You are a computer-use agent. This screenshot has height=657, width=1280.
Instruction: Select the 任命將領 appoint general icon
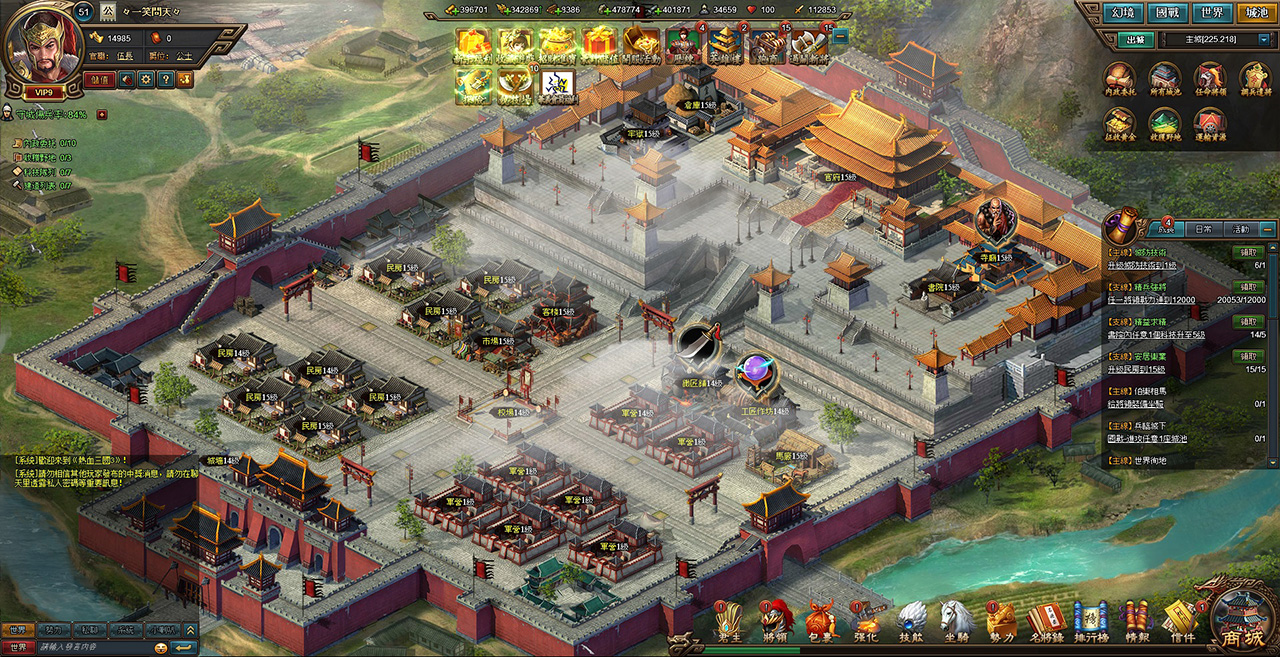(1210, 82)
